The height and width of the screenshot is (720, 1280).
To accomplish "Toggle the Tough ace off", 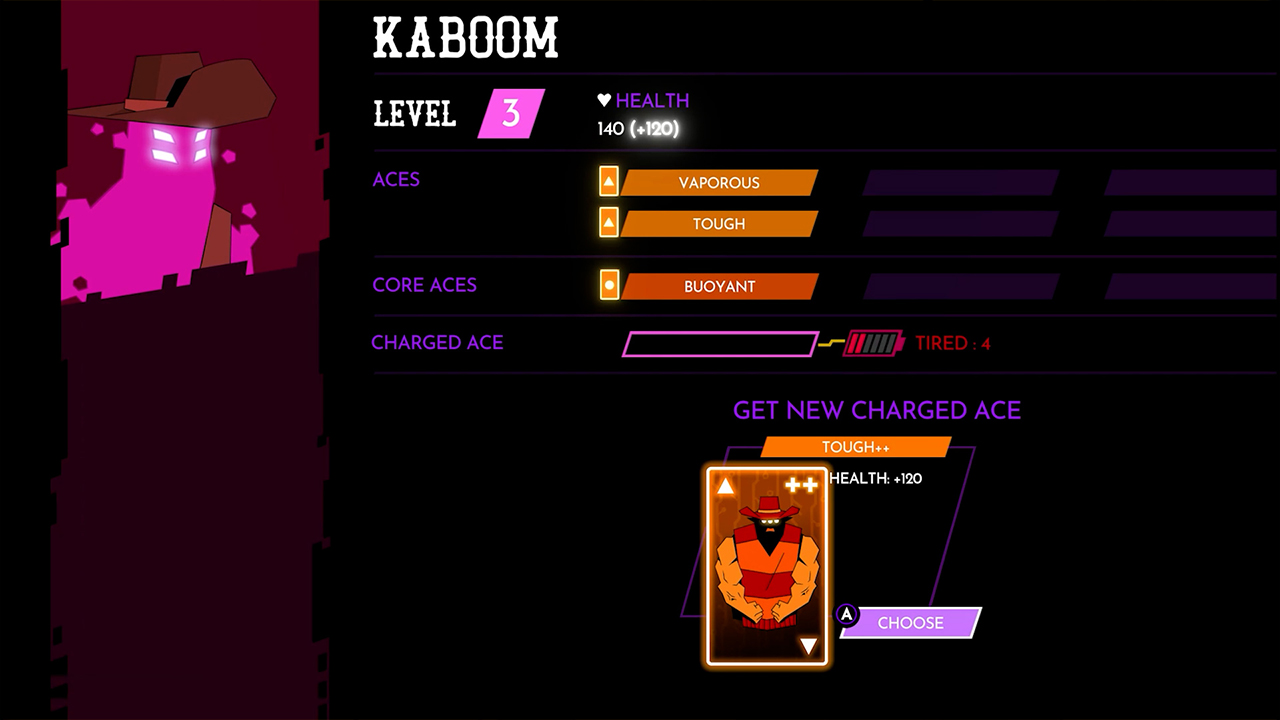I will pyautogui.click(x=720, y=223).
